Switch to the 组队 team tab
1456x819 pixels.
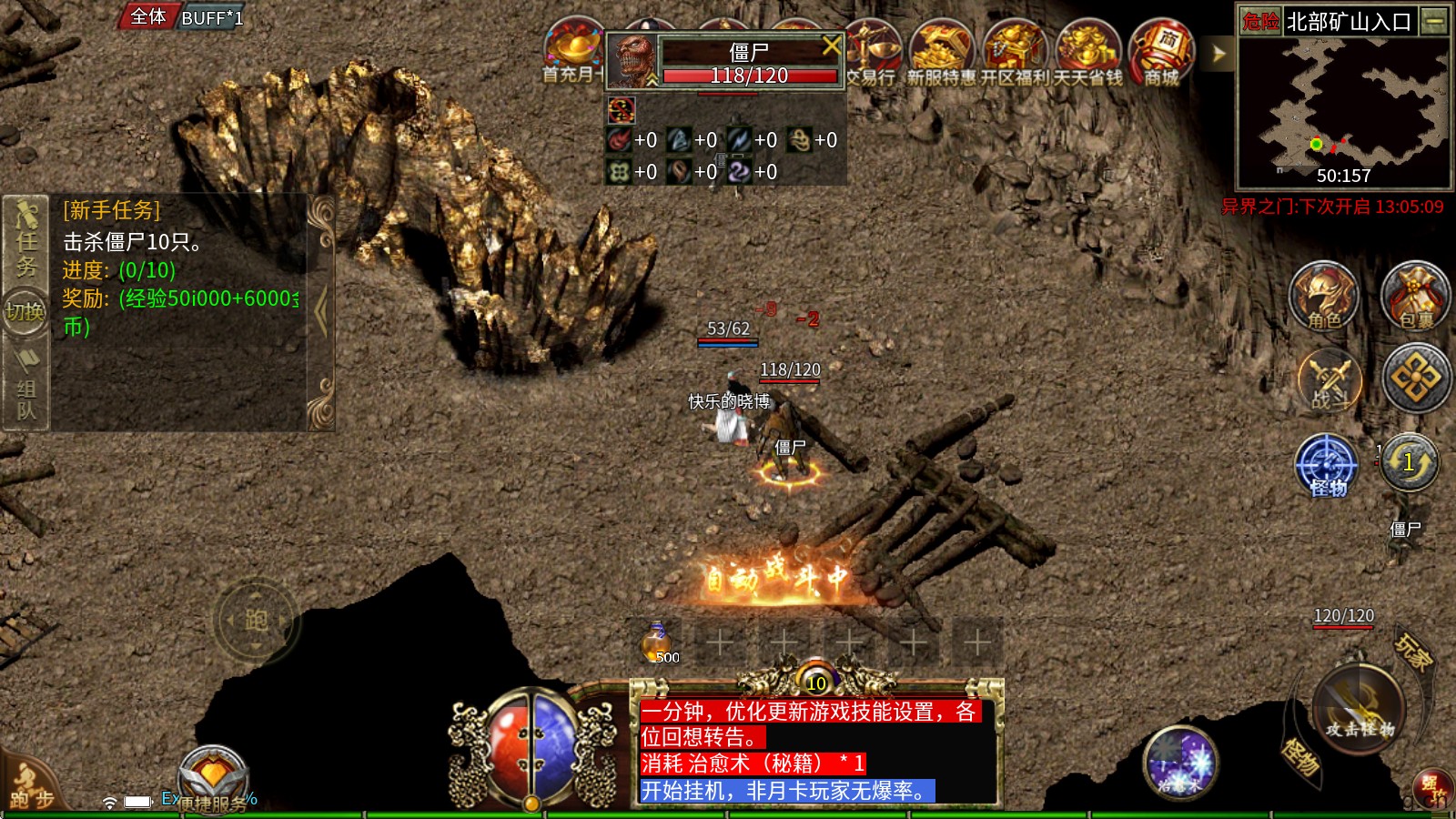tap(25, 396)
